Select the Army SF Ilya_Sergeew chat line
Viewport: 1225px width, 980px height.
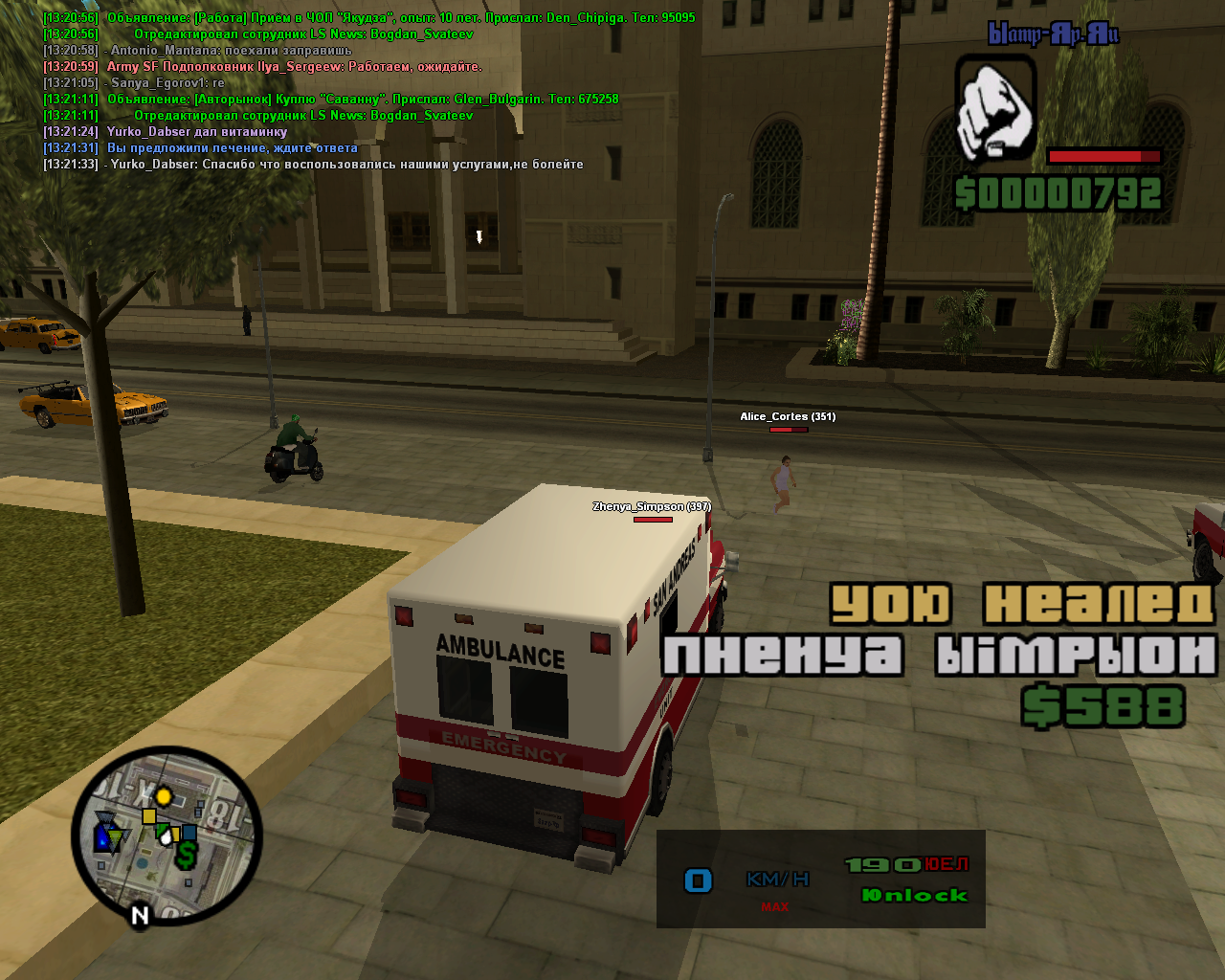[294, 67]
